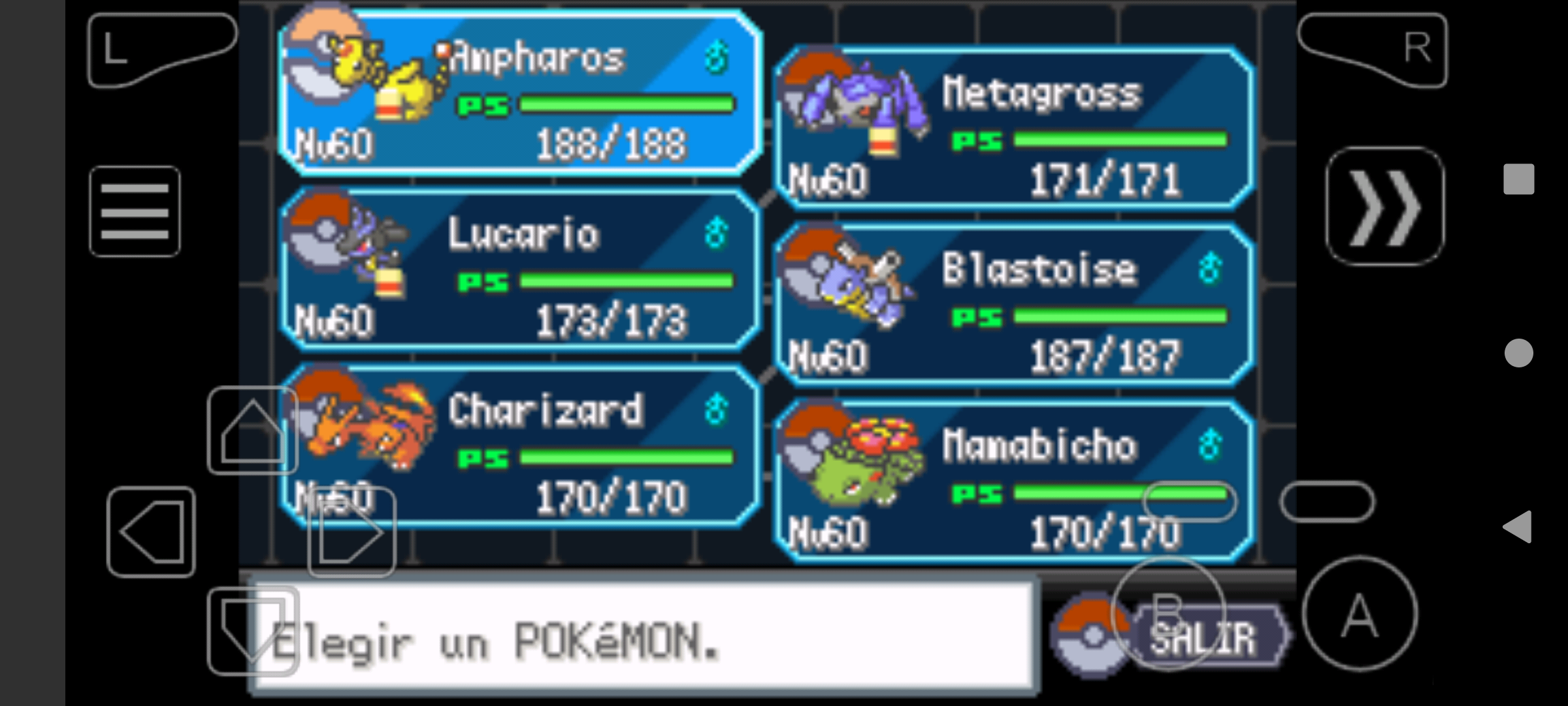
Task: Open the emulator hamburger menu
Action: [x=135, y=211]
